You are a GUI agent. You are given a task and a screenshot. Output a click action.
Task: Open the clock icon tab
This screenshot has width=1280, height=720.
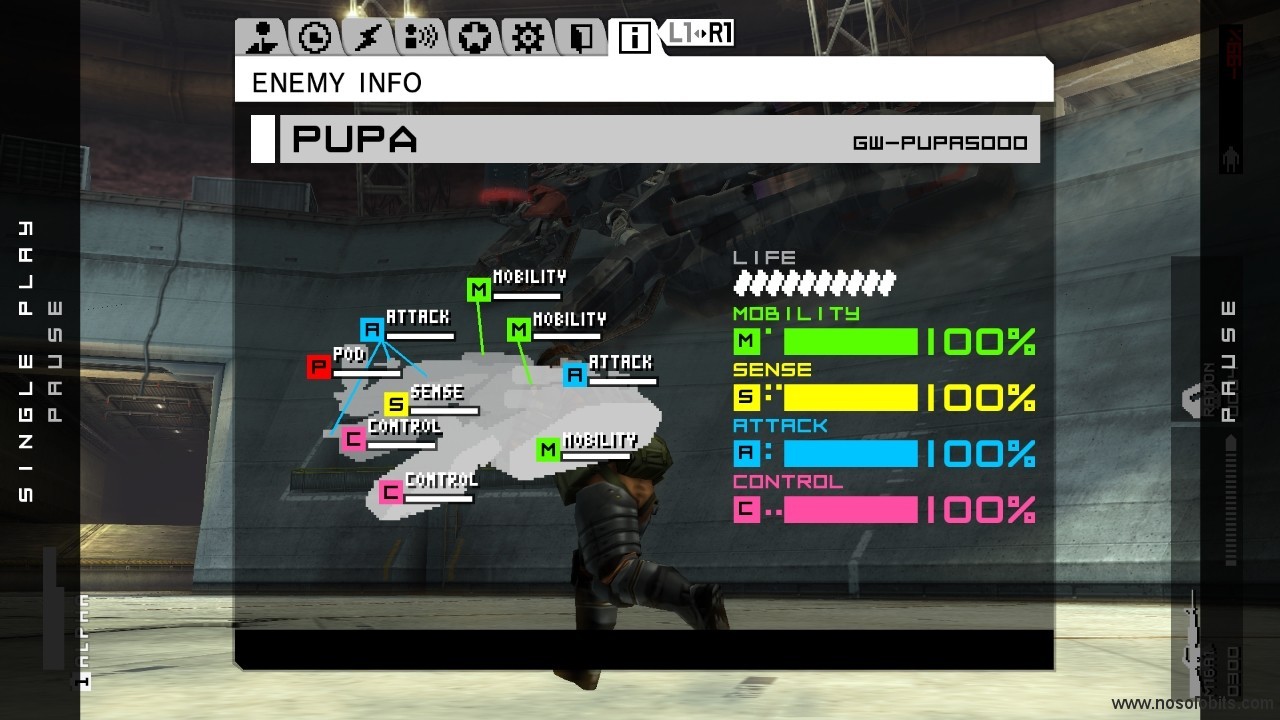315,38
